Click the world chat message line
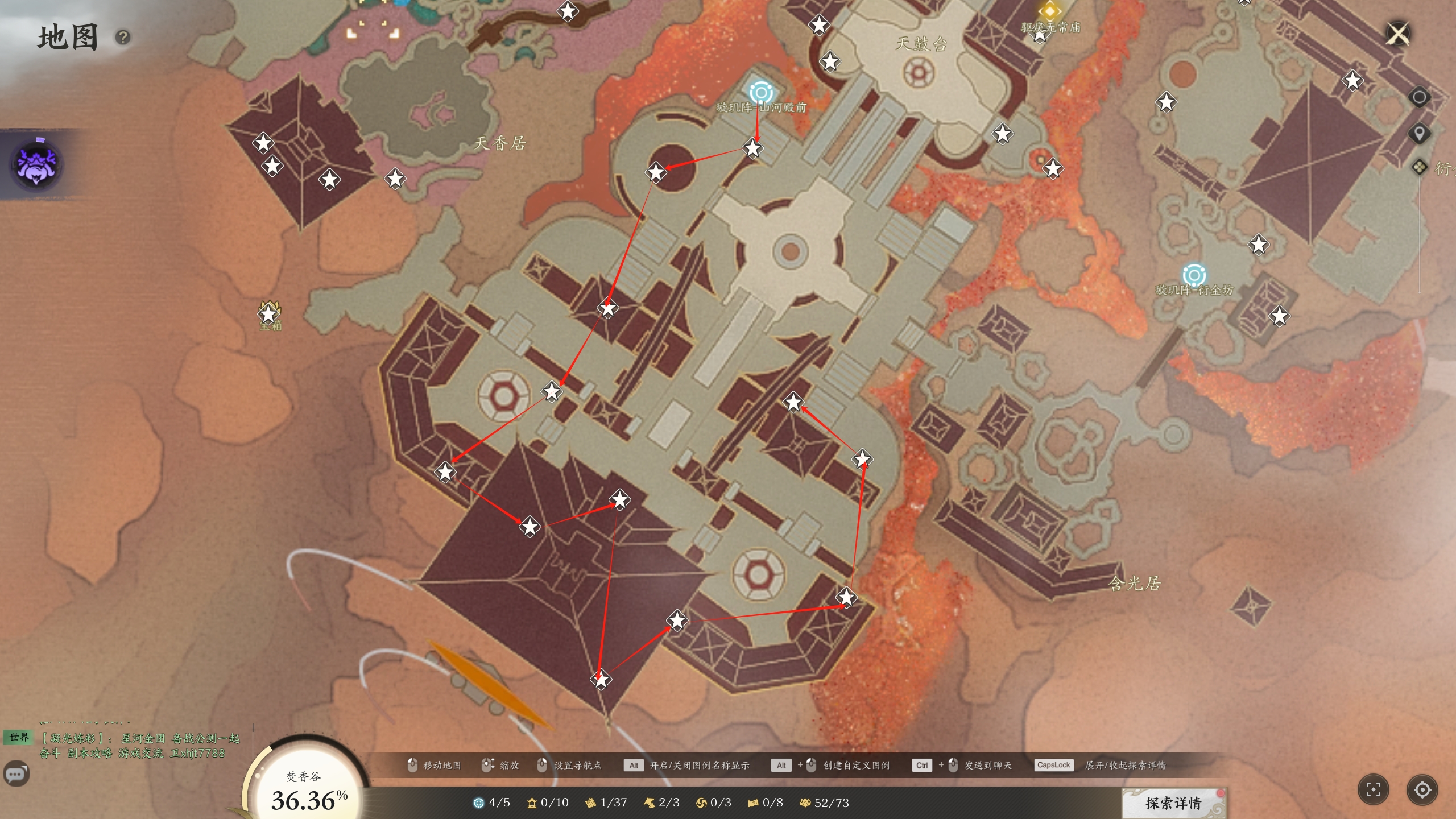 [139, 745]
